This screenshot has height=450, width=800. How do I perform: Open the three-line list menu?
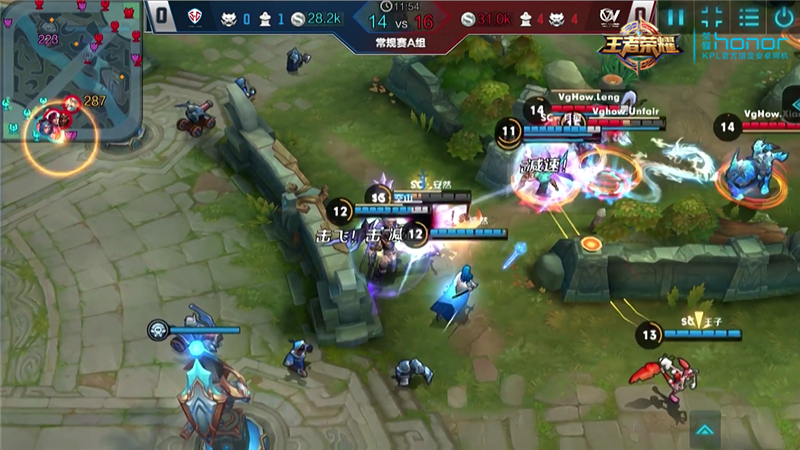[x=748, y=17]
